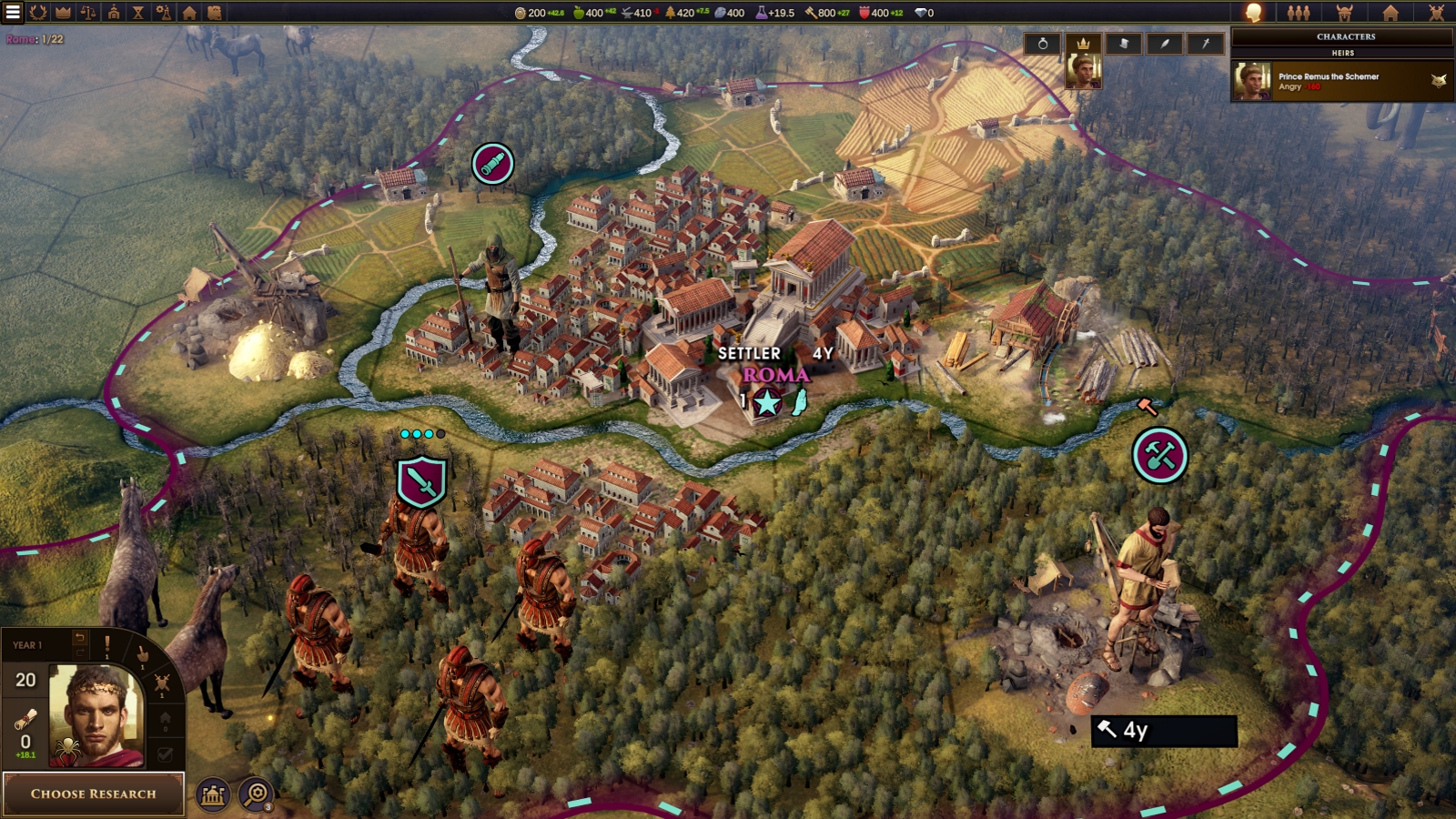Open the Religion screen via the shrine icon

coord(115,13)
